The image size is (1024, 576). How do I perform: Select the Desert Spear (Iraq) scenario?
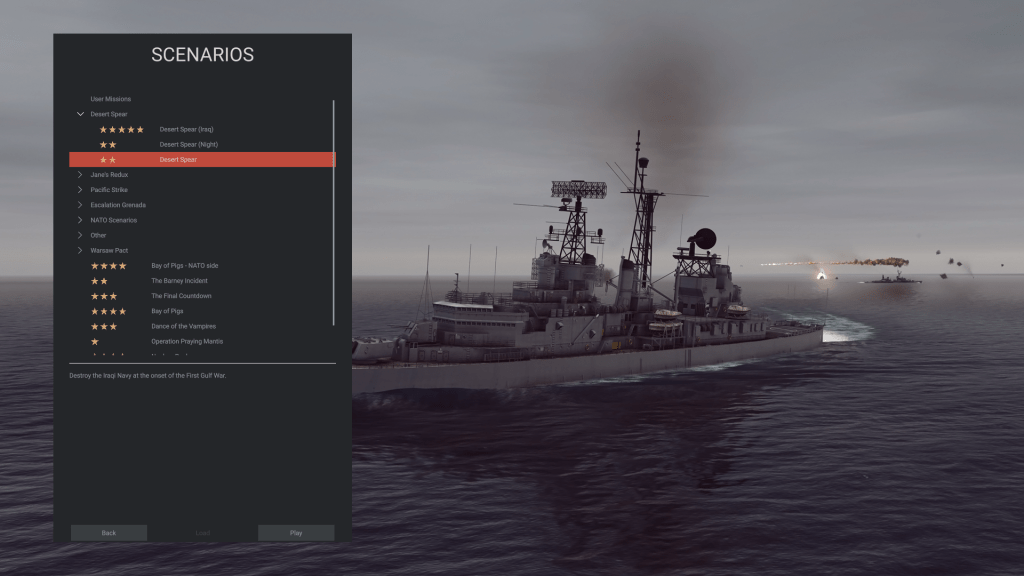[186, 129]
